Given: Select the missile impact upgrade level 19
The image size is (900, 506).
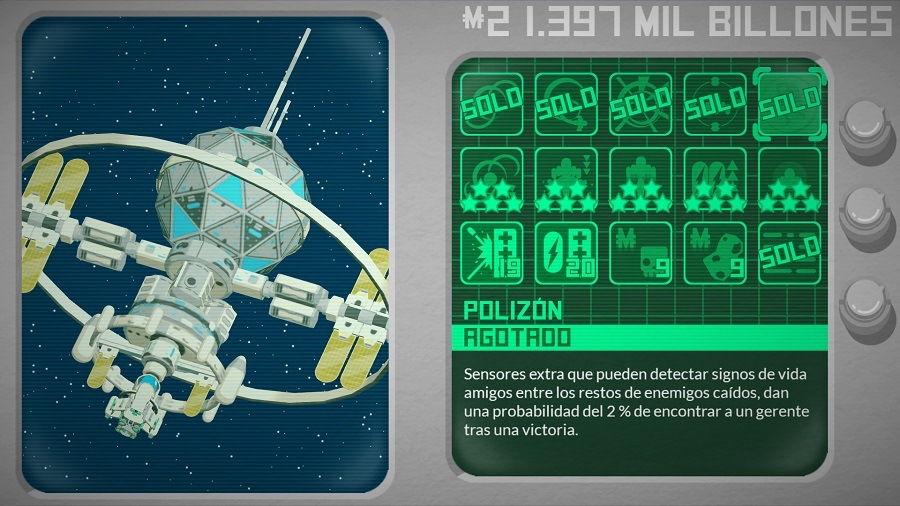Looking at the screenshot, I should point(490,251).
